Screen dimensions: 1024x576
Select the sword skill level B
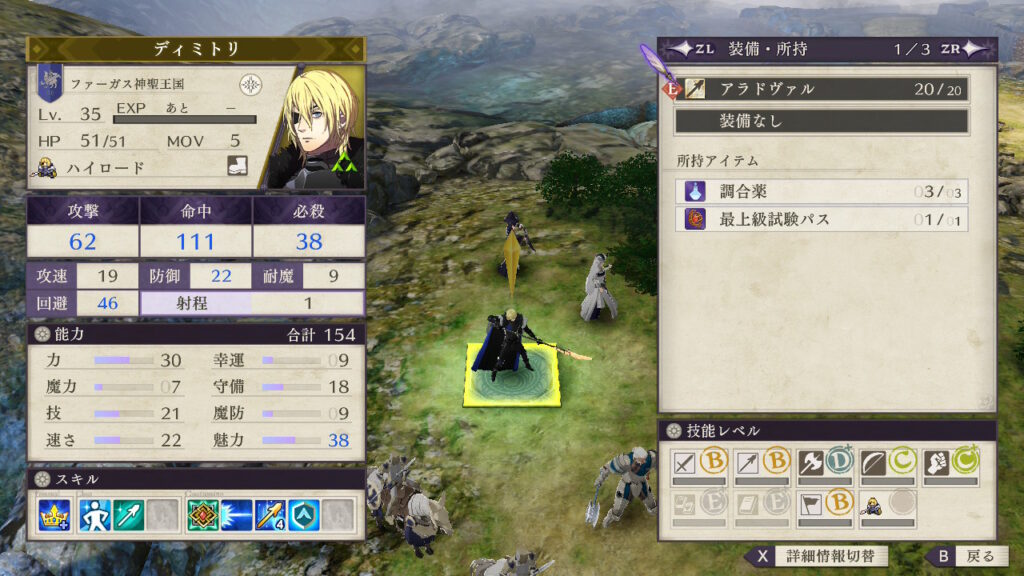click(x=701, y=464)
